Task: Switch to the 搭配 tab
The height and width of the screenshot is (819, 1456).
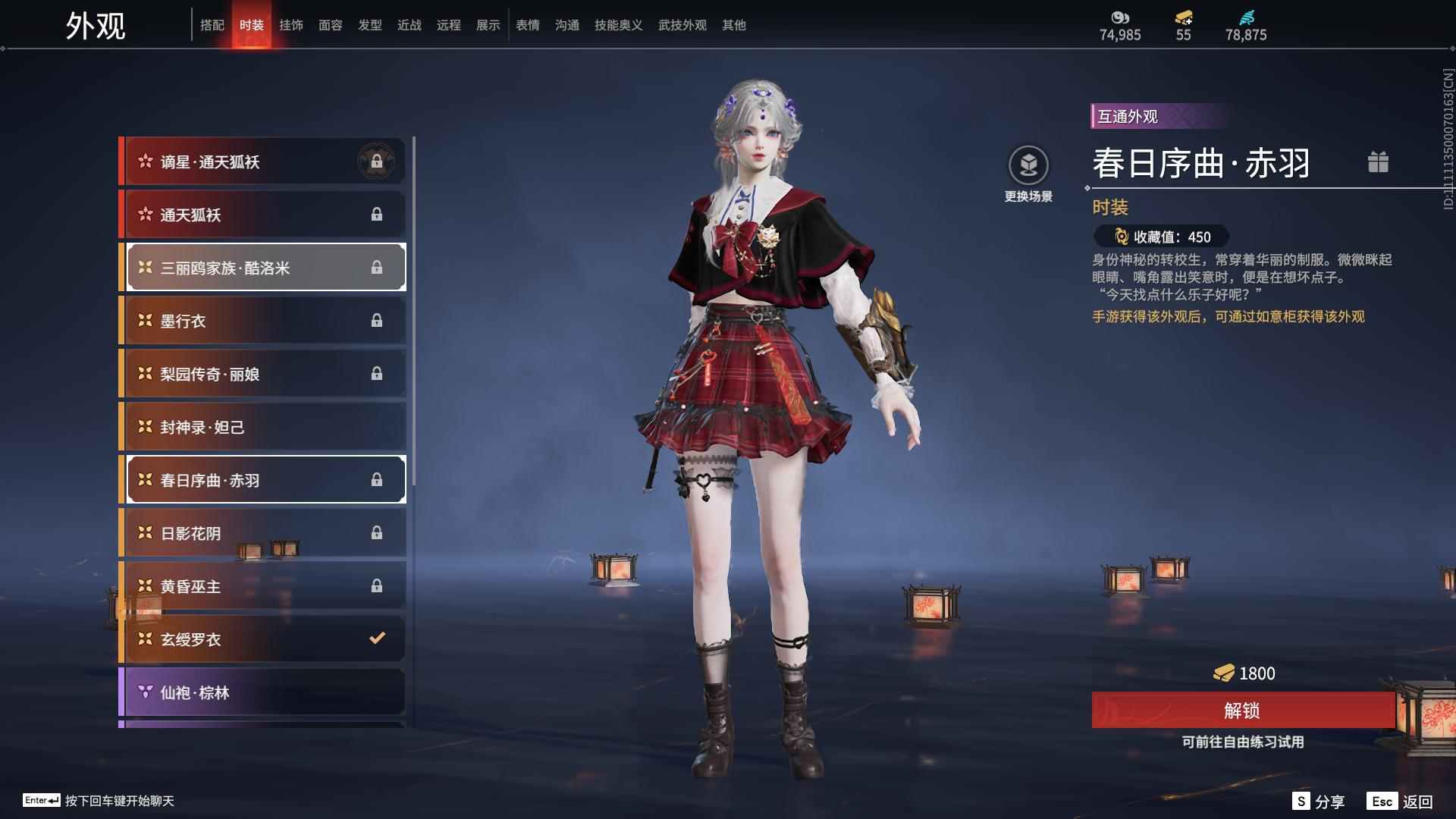Action: 212,25
